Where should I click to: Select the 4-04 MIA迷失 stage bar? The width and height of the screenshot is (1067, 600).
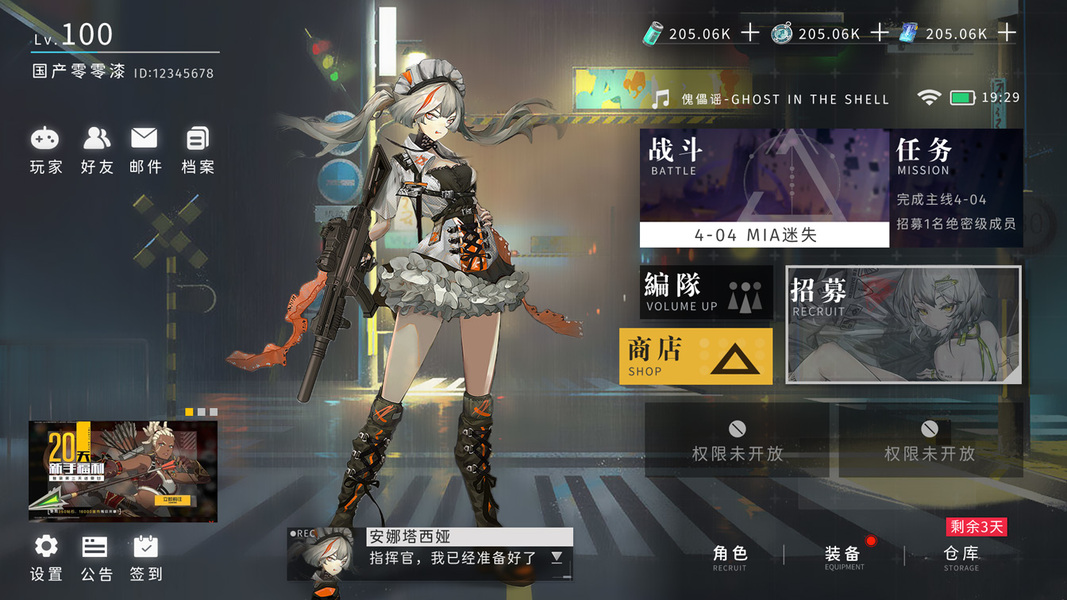pos(764,236)
